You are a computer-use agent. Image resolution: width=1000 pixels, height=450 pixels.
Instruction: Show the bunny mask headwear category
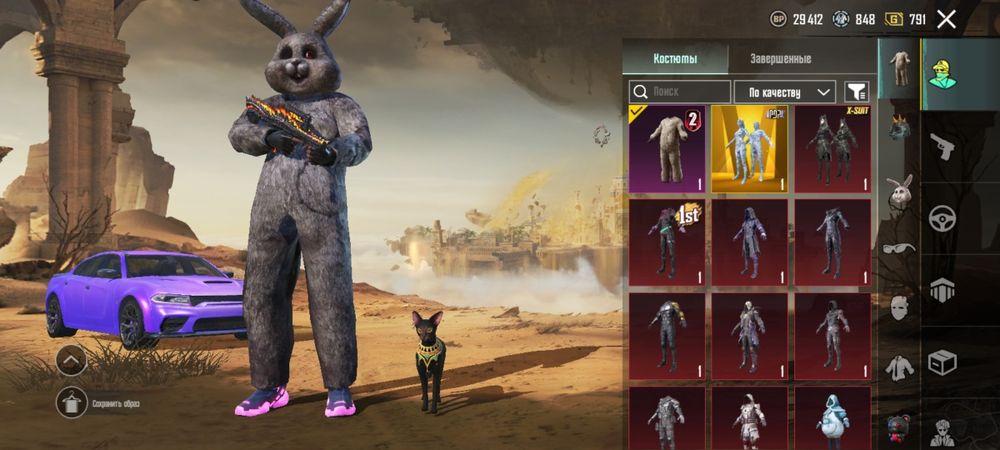click(x=900, y=190)
